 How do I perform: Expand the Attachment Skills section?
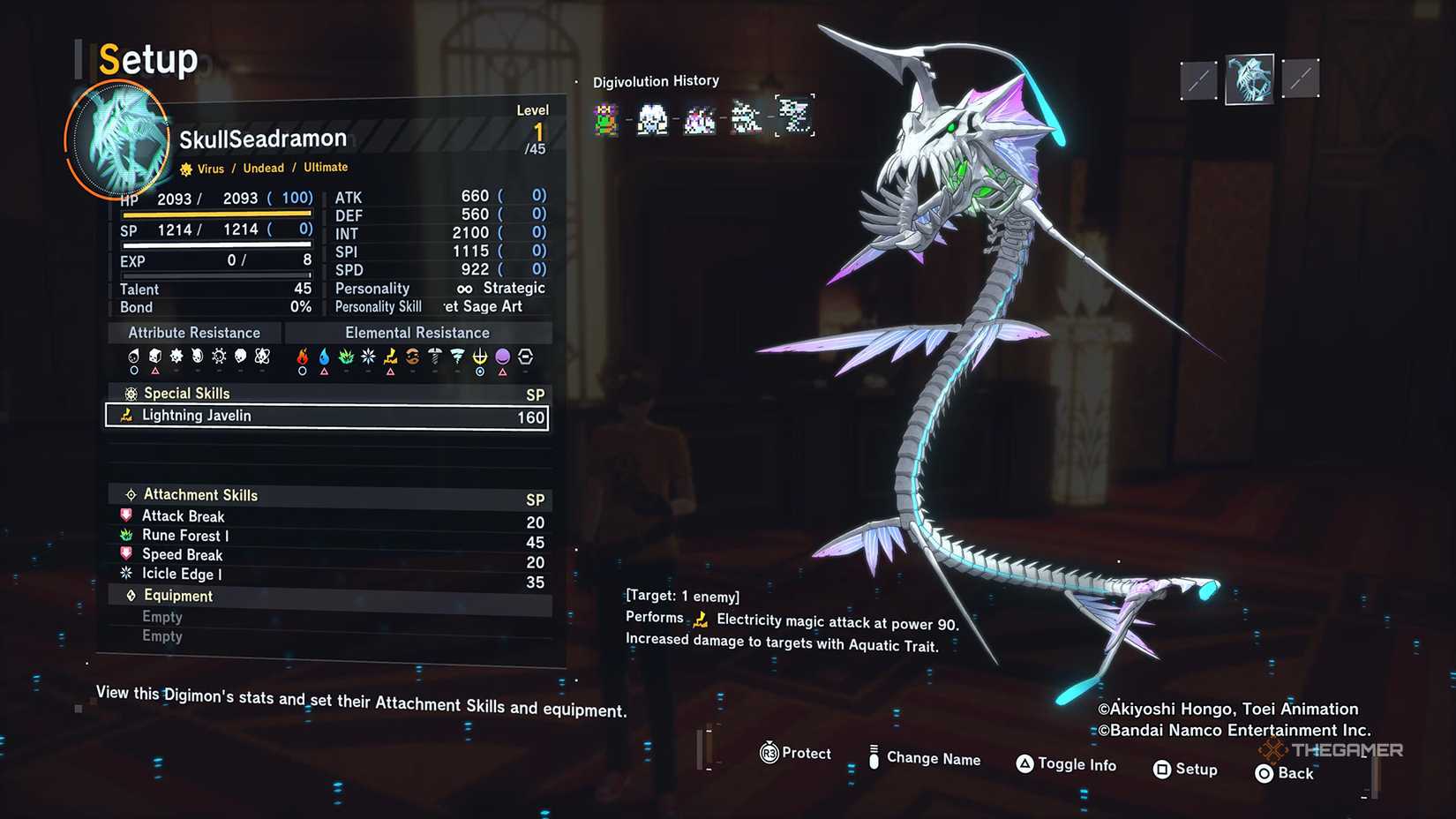(x=200, y=494)
